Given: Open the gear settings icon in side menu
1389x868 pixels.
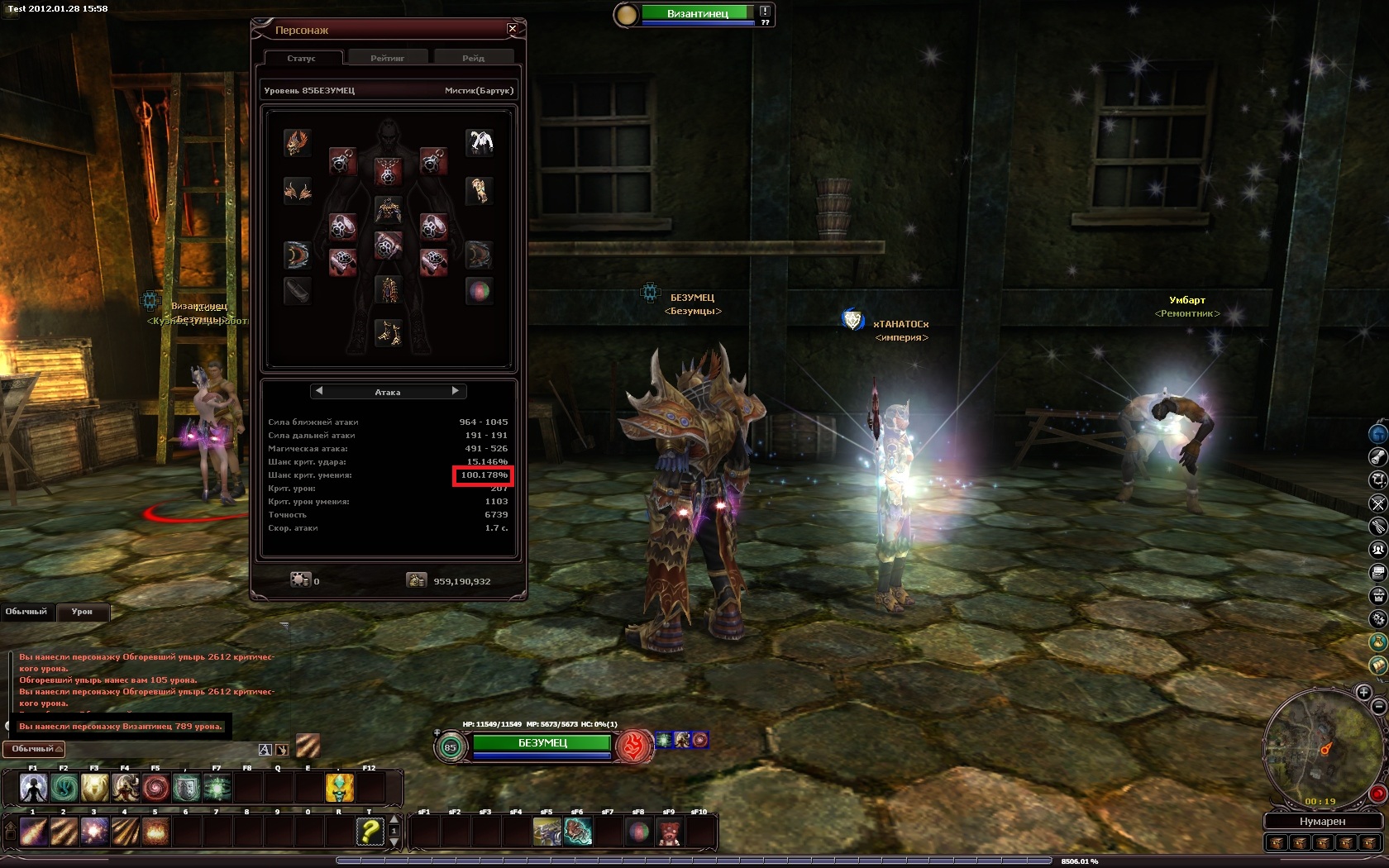Looking at the screenshot, I should pyautogui.click(x=1378, y=618).
